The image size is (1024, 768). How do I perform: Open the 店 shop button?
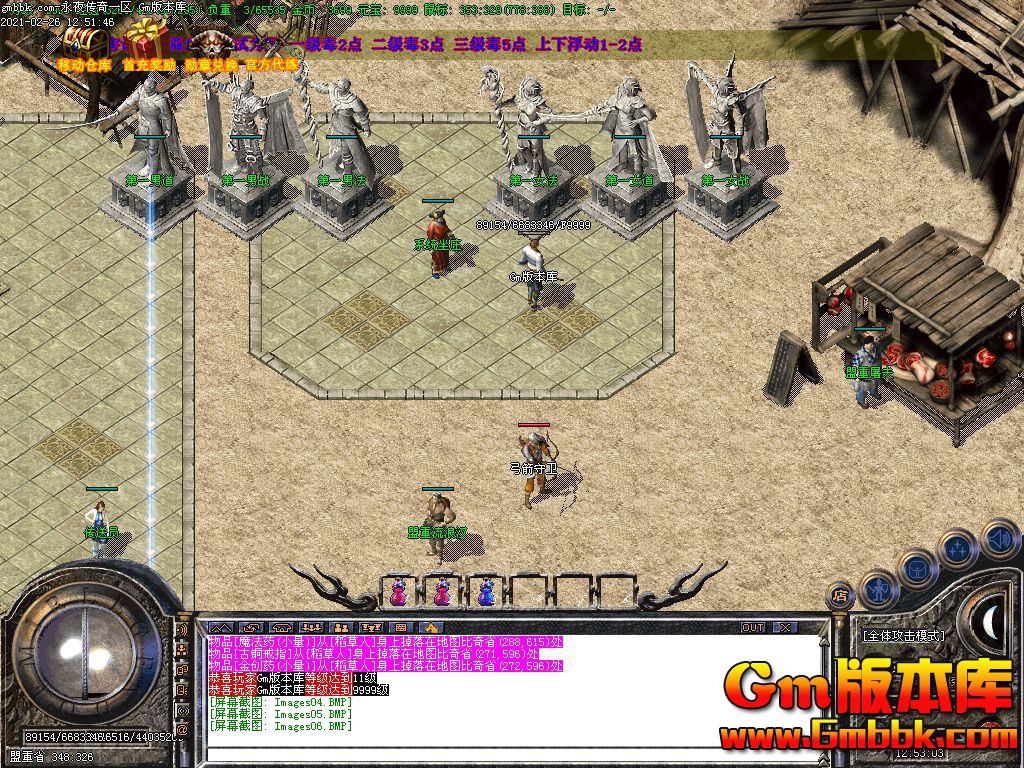pos(841,596)
